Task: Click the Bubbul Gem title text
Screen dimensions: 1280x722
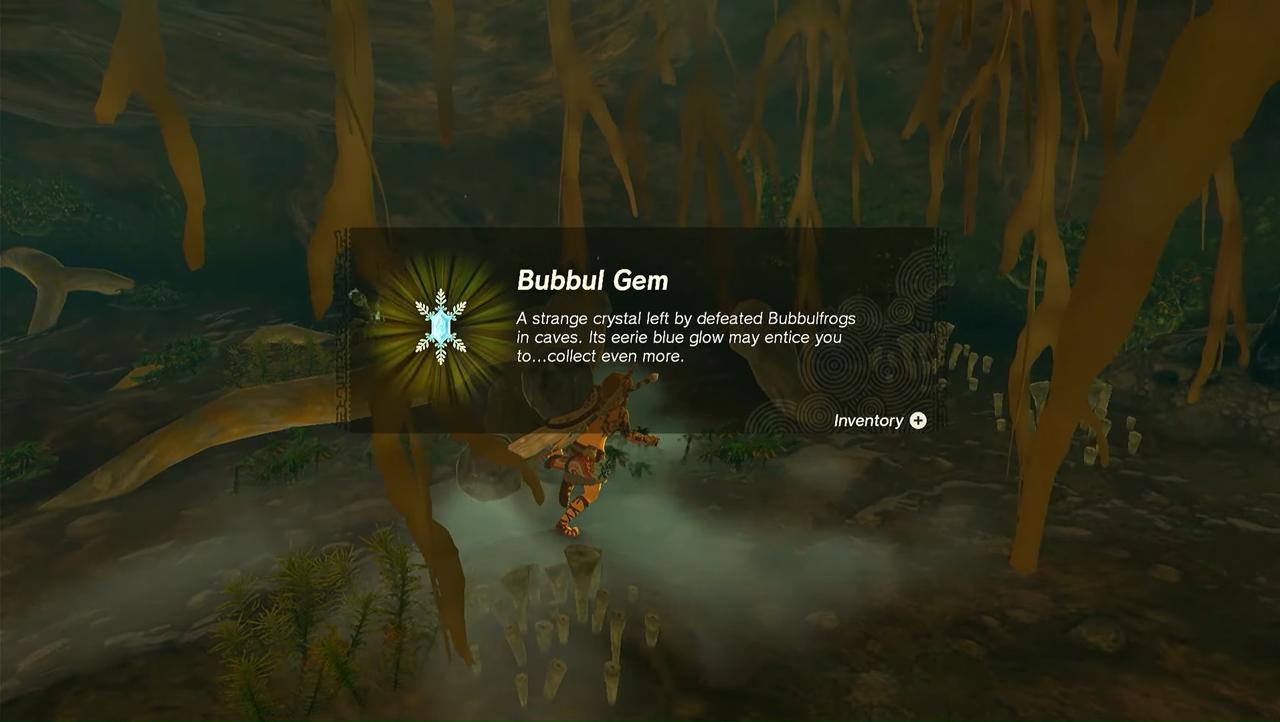Action: [x=592, y=281]
